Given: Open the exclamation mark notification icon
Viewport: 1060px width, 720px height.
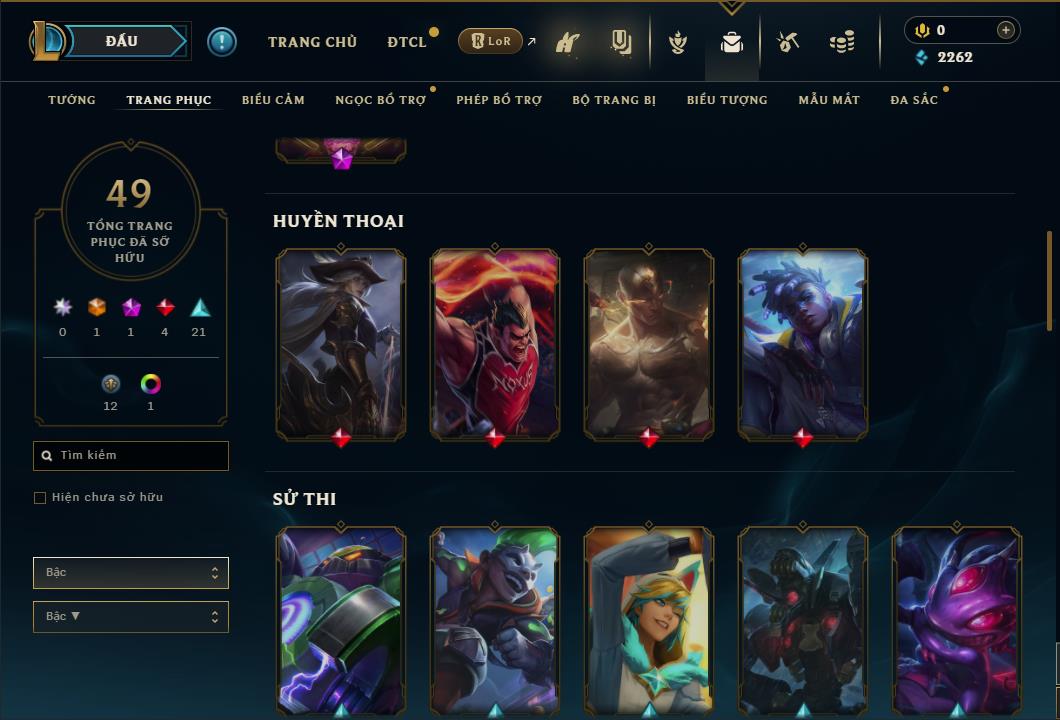Looking at the screenshot, I should (x=222, y=42).
